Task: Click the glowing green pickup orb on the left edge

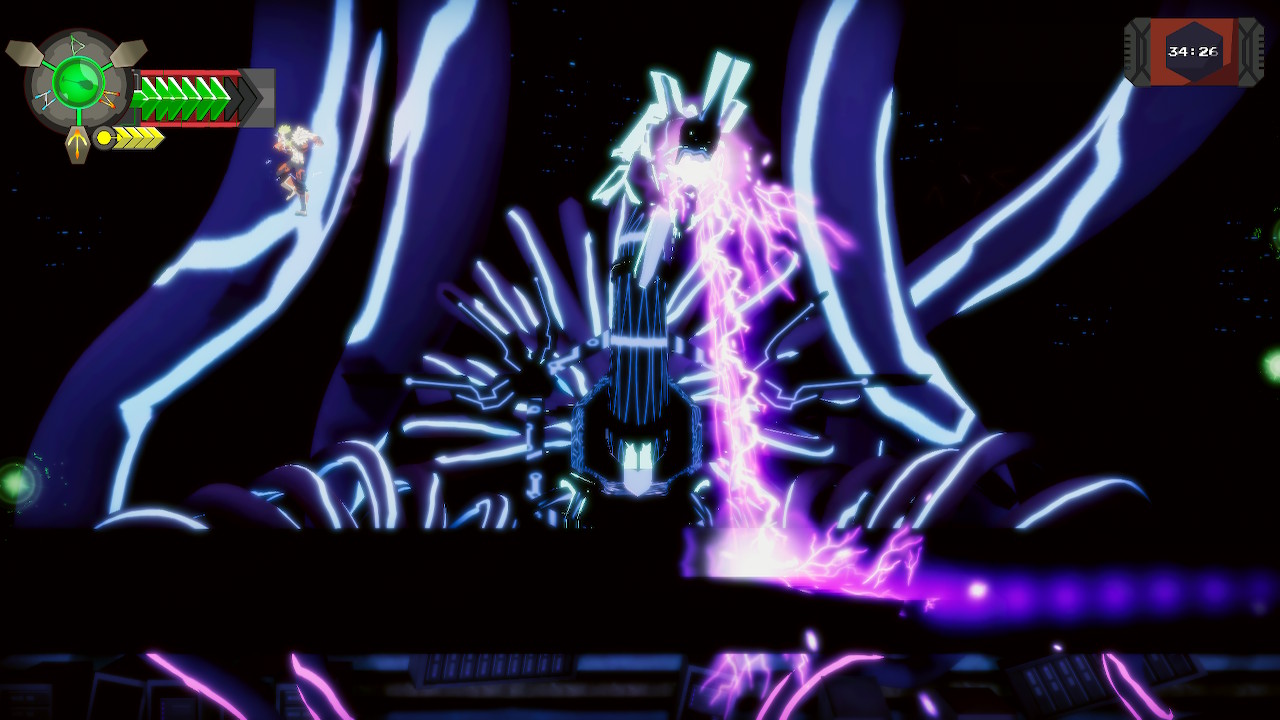Action: coord(12,480)
